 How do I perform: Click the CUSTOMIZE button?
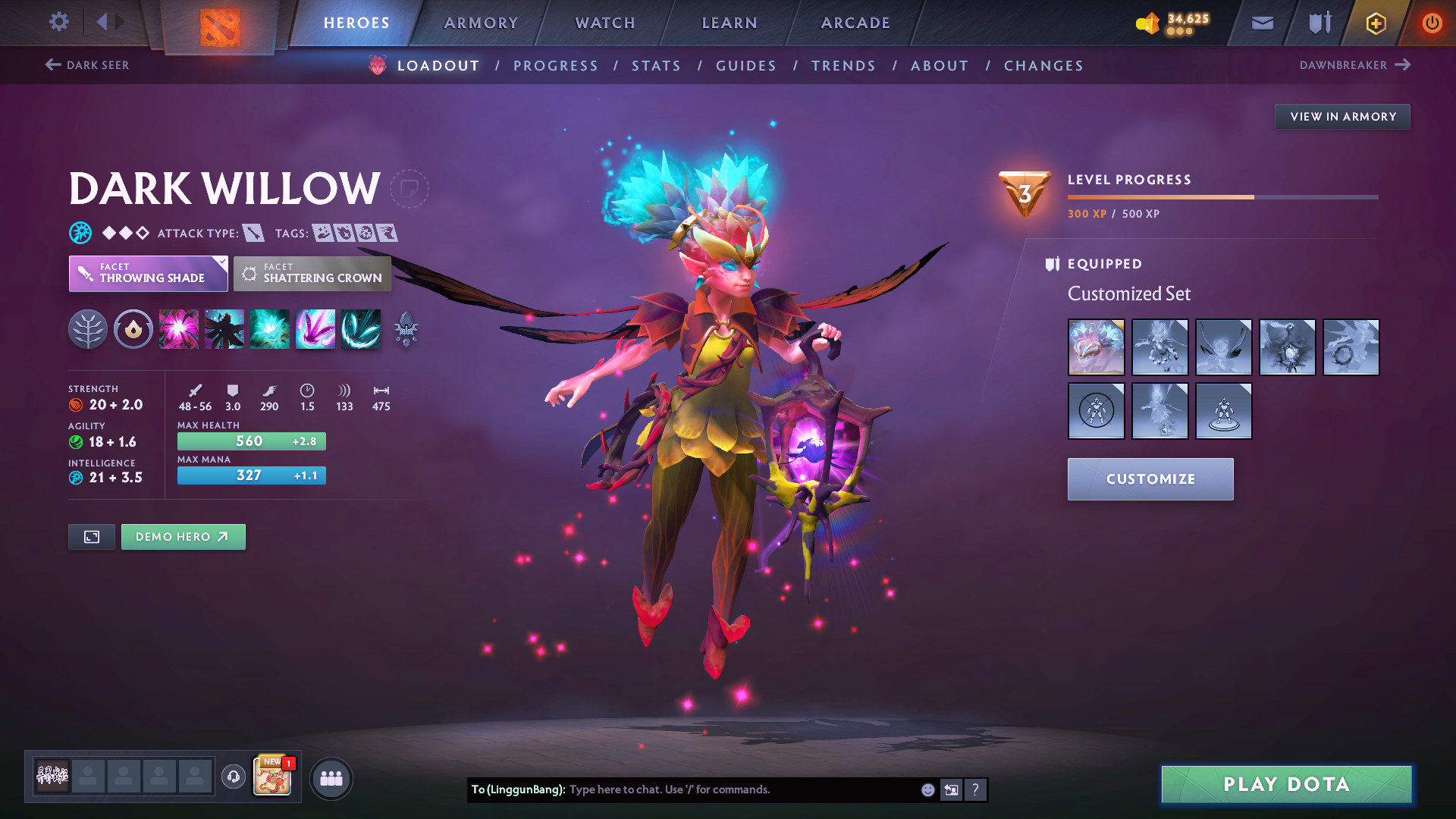tap(1150, 479)
